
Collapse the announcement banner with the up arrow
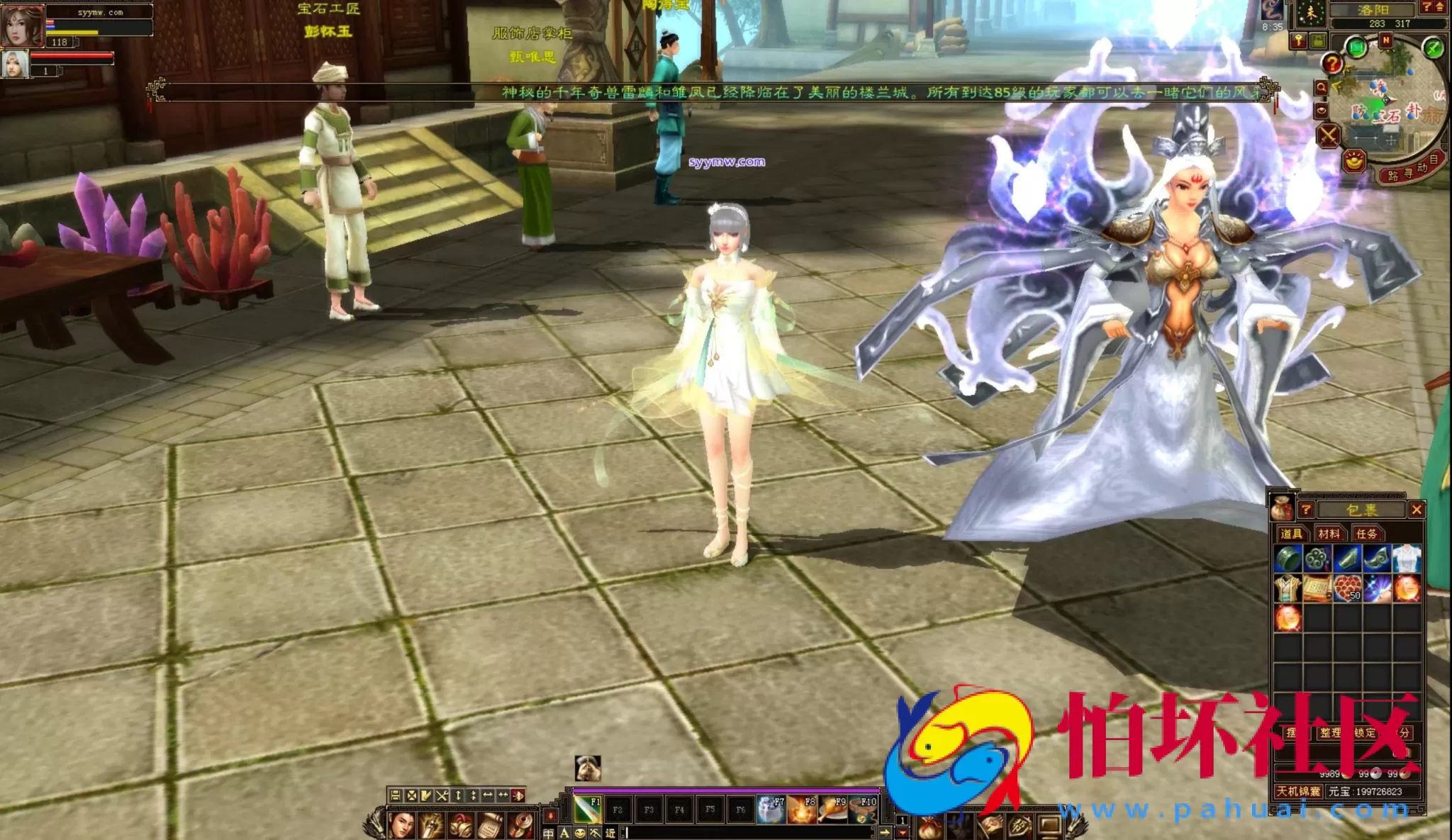(x=1439, y=6)
